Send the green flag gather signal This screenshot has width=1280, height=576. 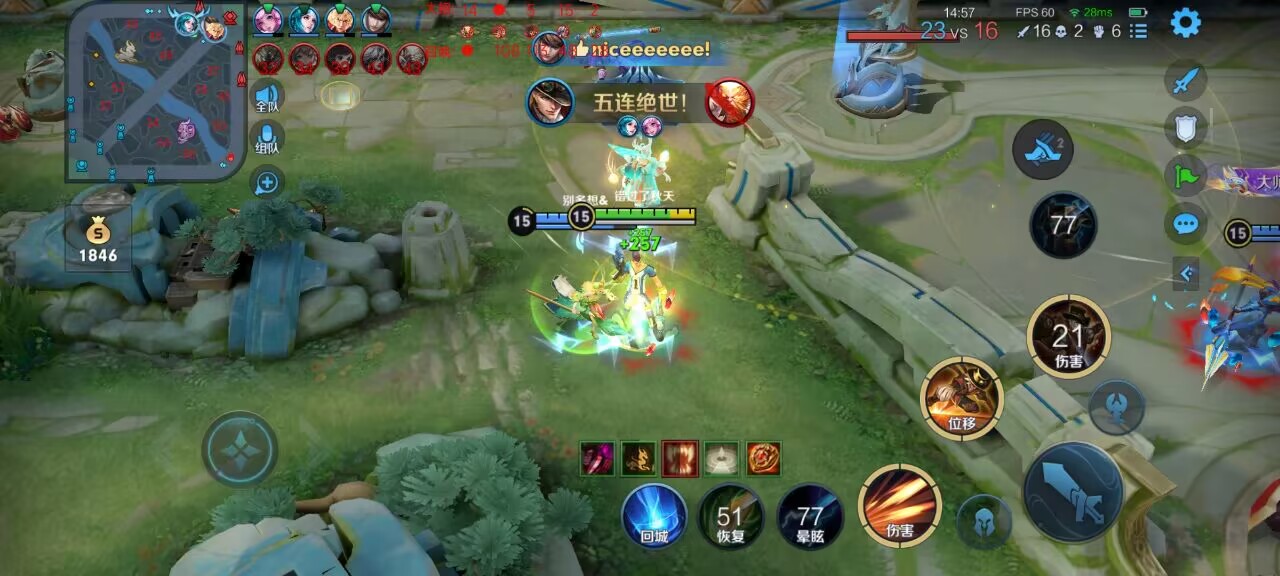(x=1186, y=175)
